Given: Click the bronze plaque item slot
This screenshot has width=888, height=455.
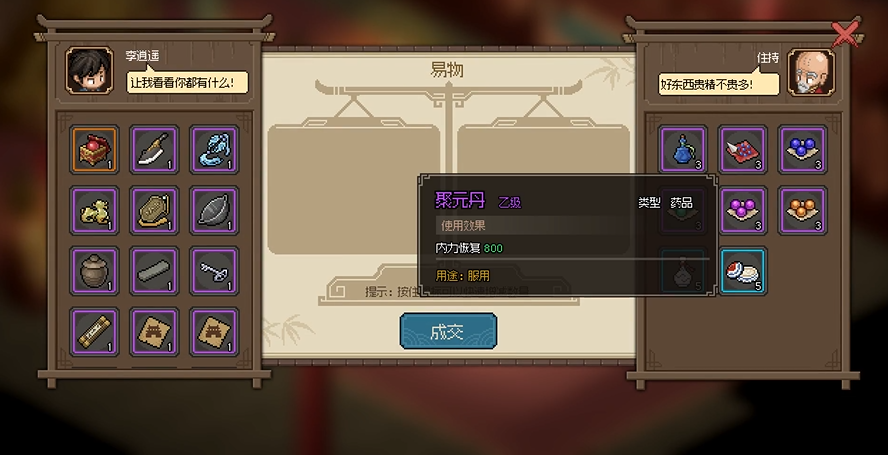Looking at the screenshot, I should point(154,210).
